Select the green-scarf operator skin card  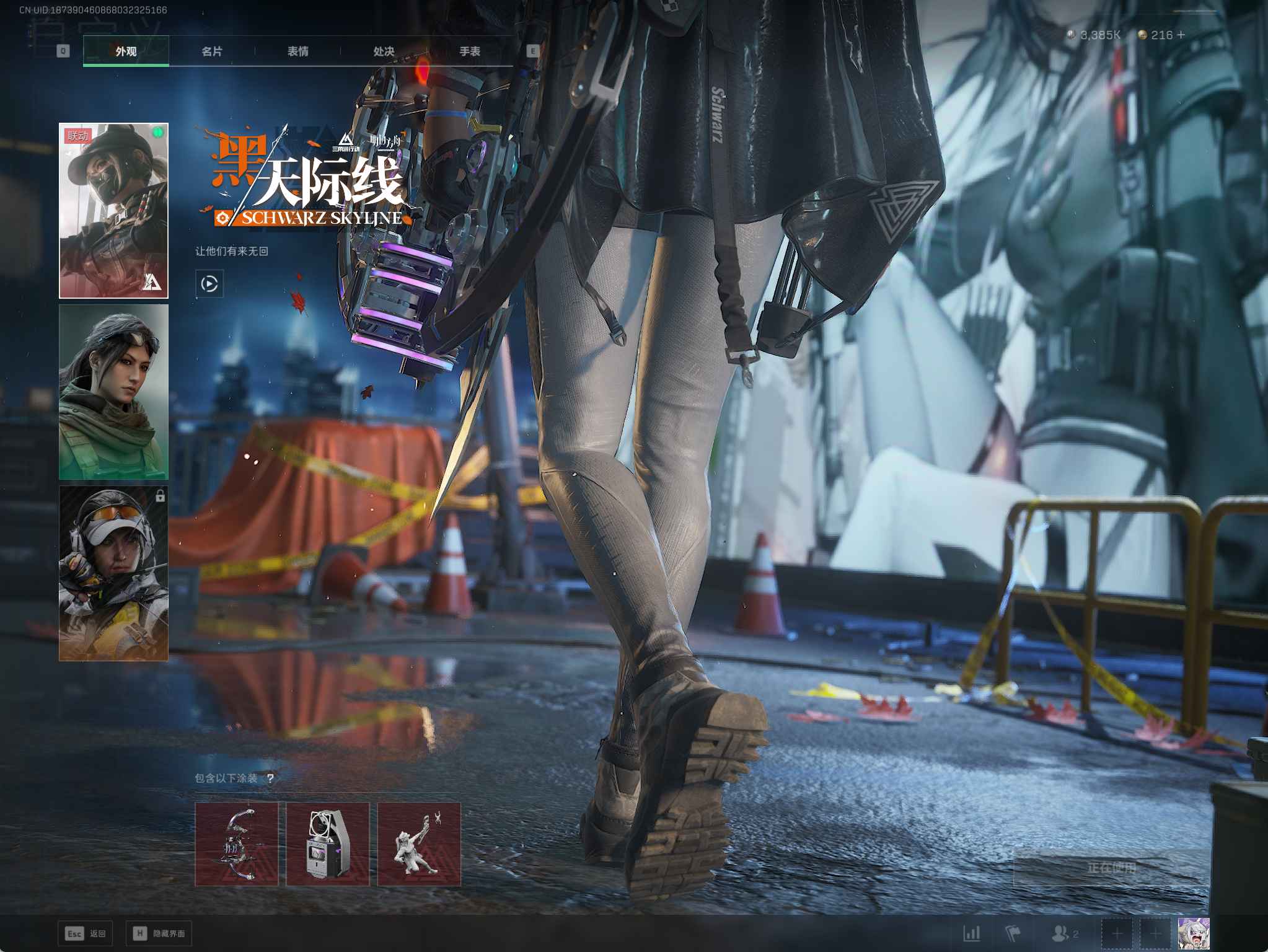point(113,392)
